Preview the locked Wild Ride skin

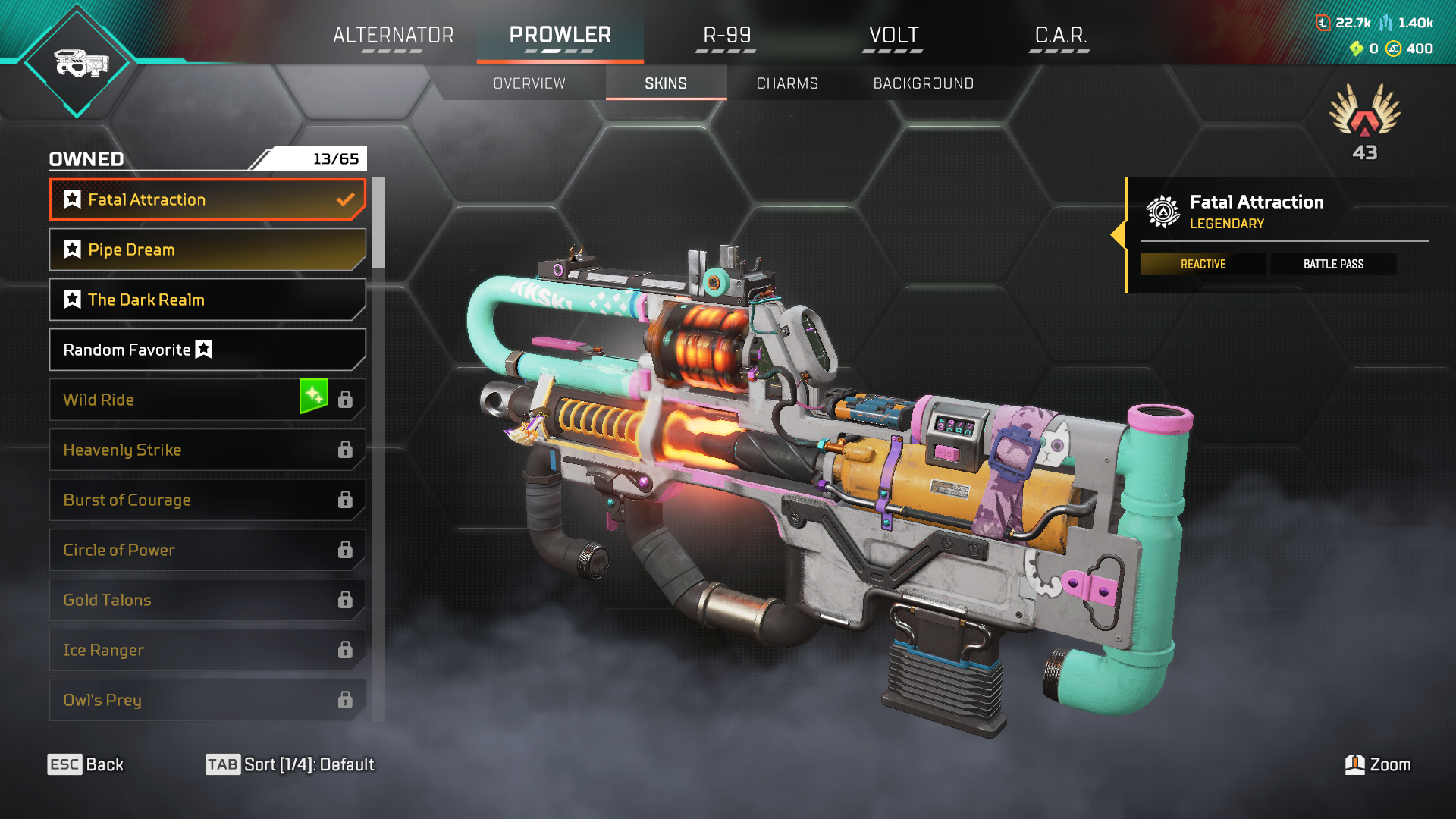(174, 400)
